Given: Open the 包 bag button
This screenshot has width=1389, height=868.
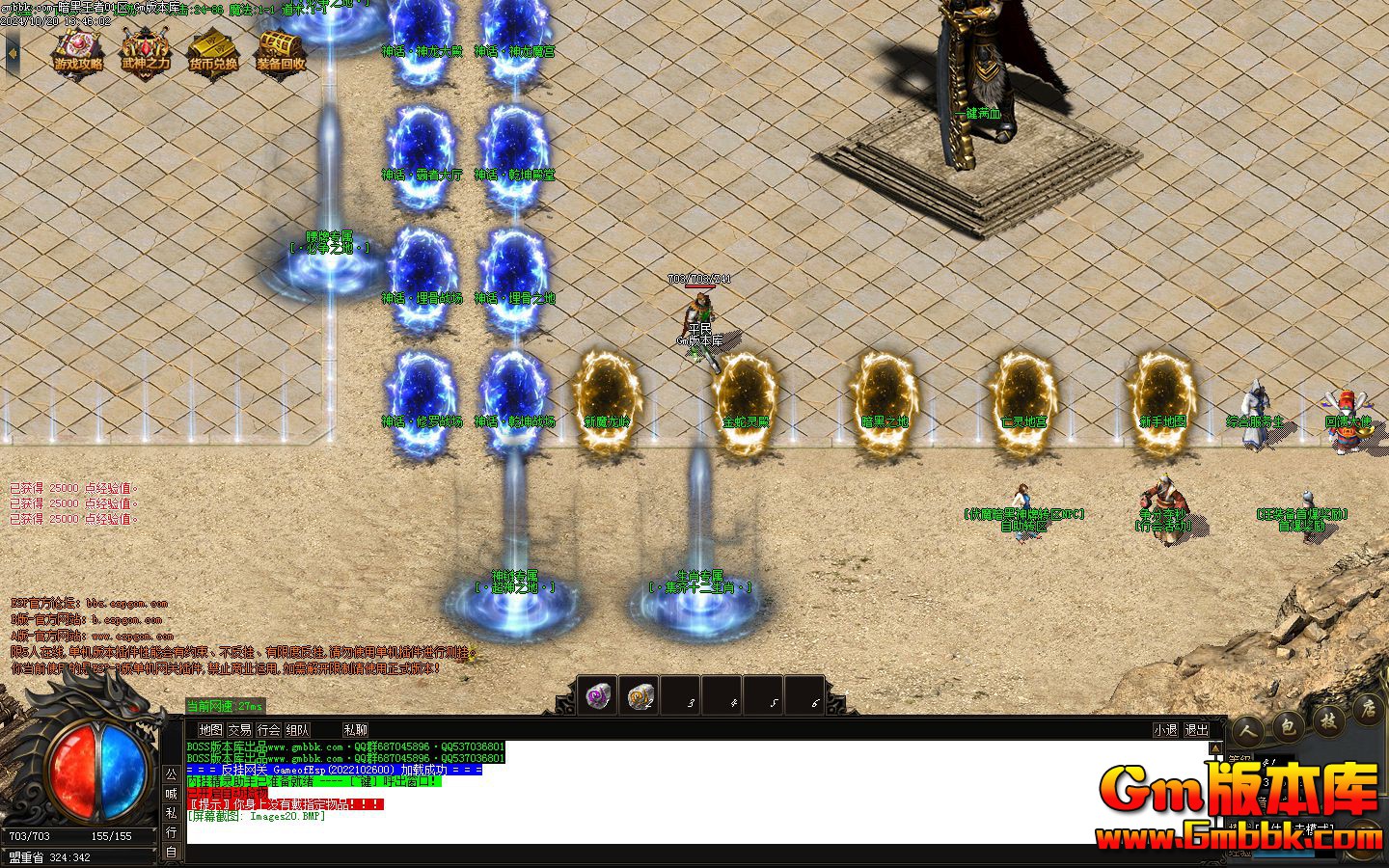Looking at the screenshot, I should point(1289,725).
